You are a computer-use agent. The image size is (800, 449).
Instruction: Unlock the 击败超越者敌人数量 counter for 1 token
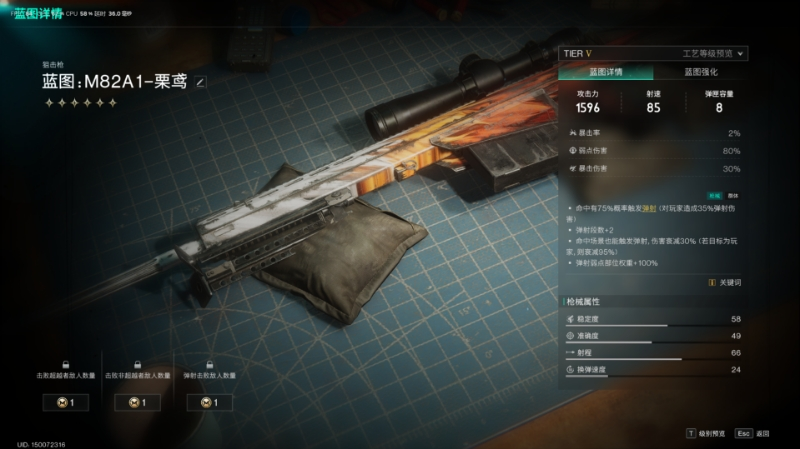[65, 403]
